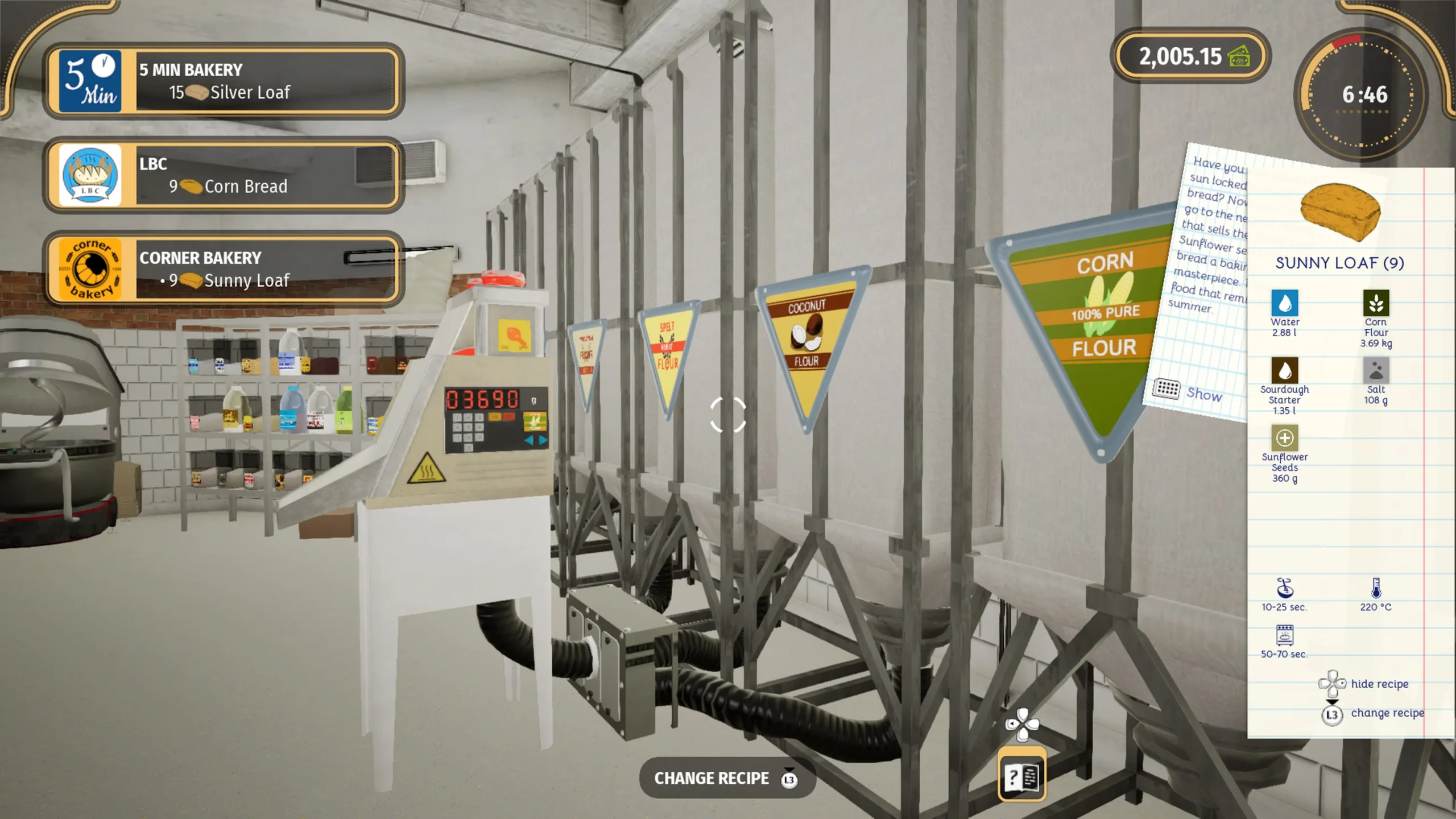This screenshot has width=1456, height=819.
Task: Choose the Corner Bakery Sunny Loaf order
Action: 224,269
